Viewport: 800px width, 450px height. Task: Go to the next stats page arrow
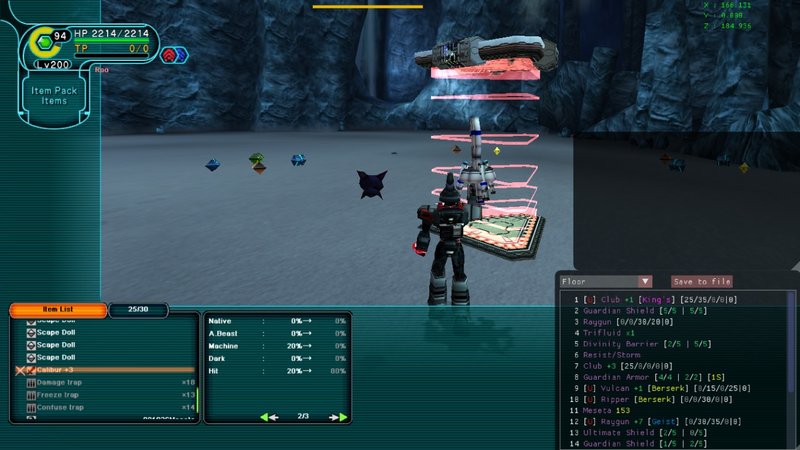[x=341, y=416]
